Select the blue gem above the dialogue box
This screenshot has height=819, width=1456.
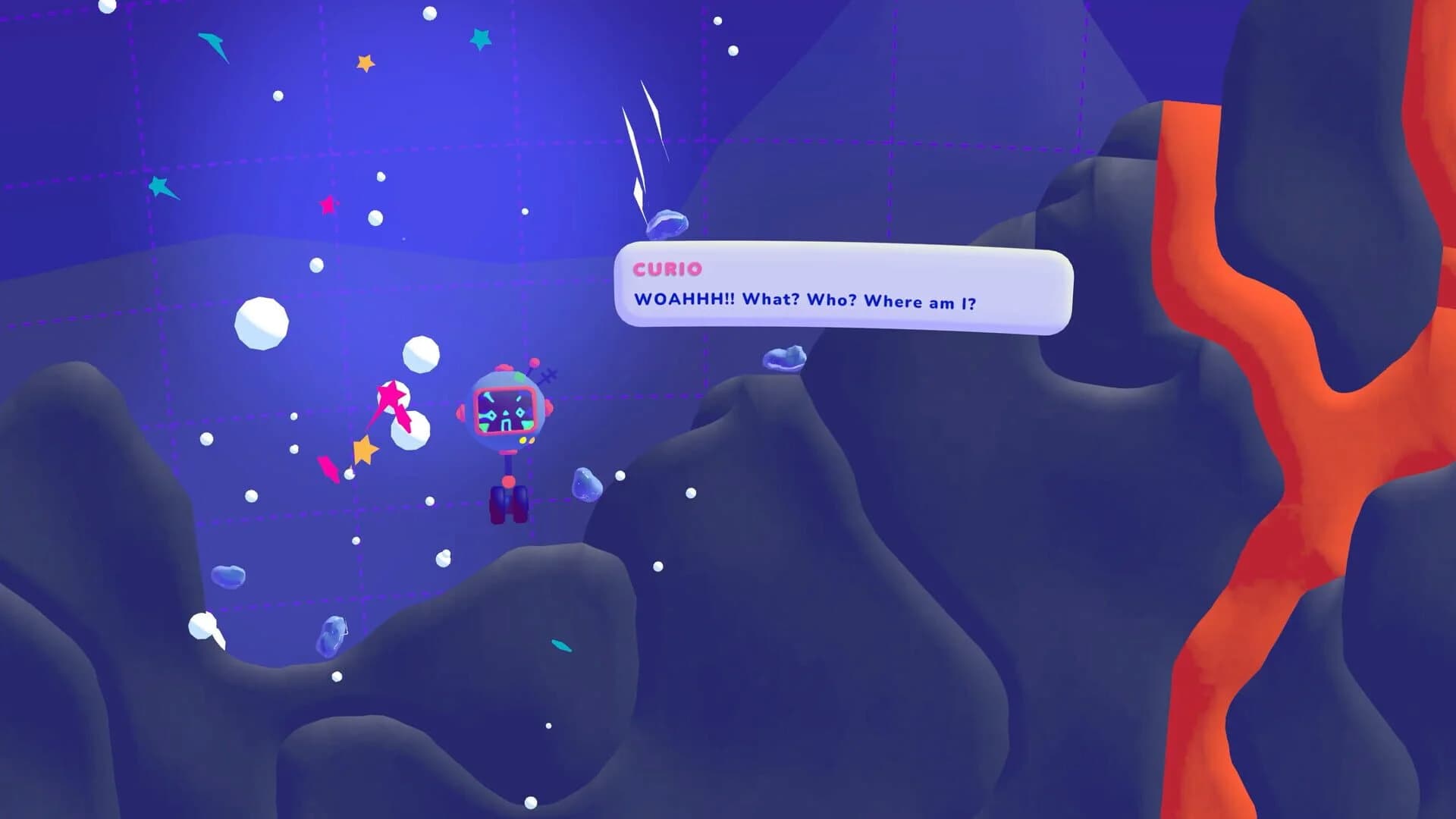(667, 223)
